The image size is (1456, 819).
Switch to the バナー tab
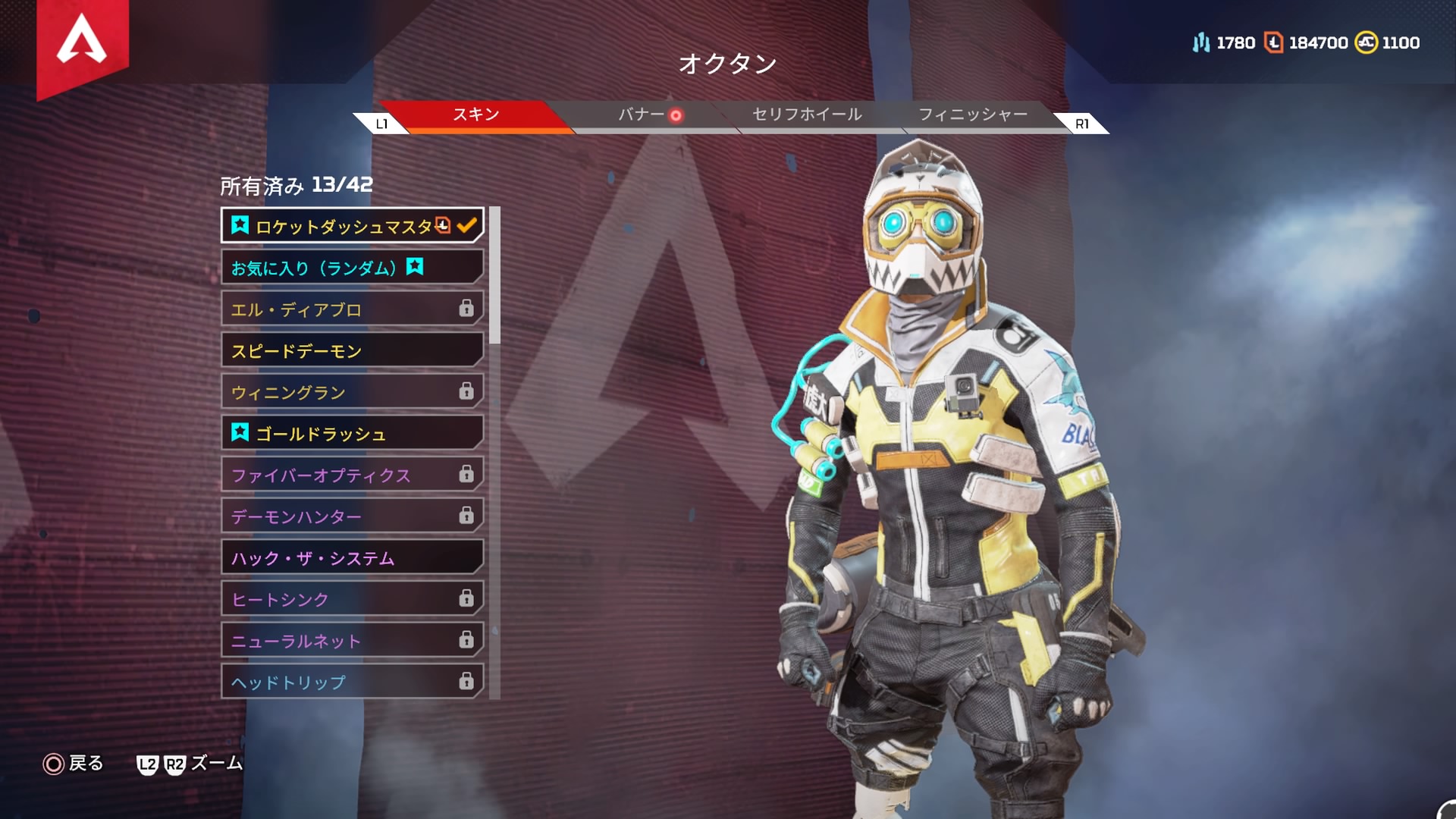click(x=641, y=115)
